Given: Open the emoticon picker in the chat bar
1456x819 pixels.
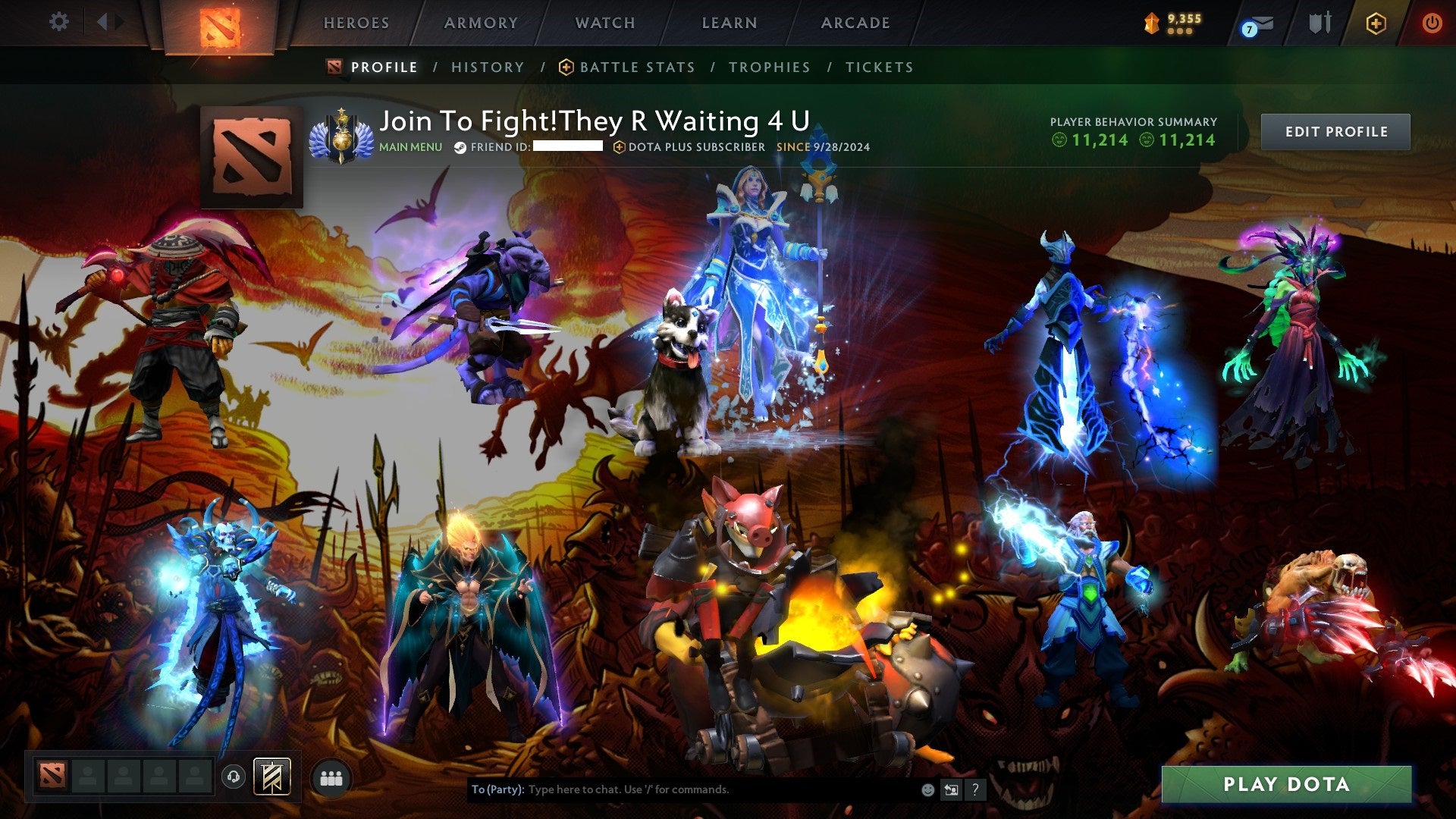Looking at the screenshot, I should click(927, 789).
